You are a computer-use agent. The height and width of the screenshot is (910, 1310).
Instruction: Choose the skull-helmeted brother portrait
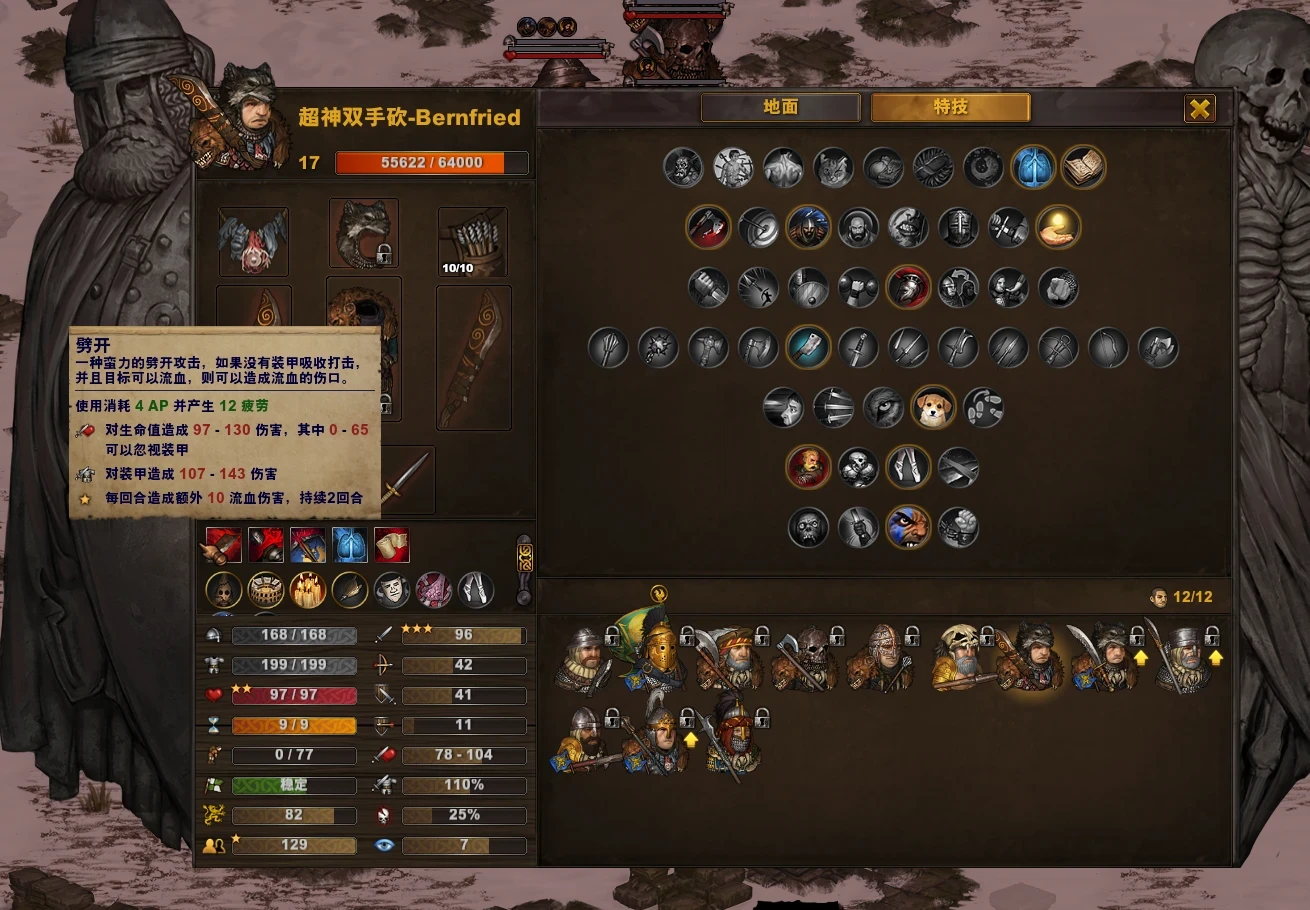pyautogui.click(x=958, y=657)
